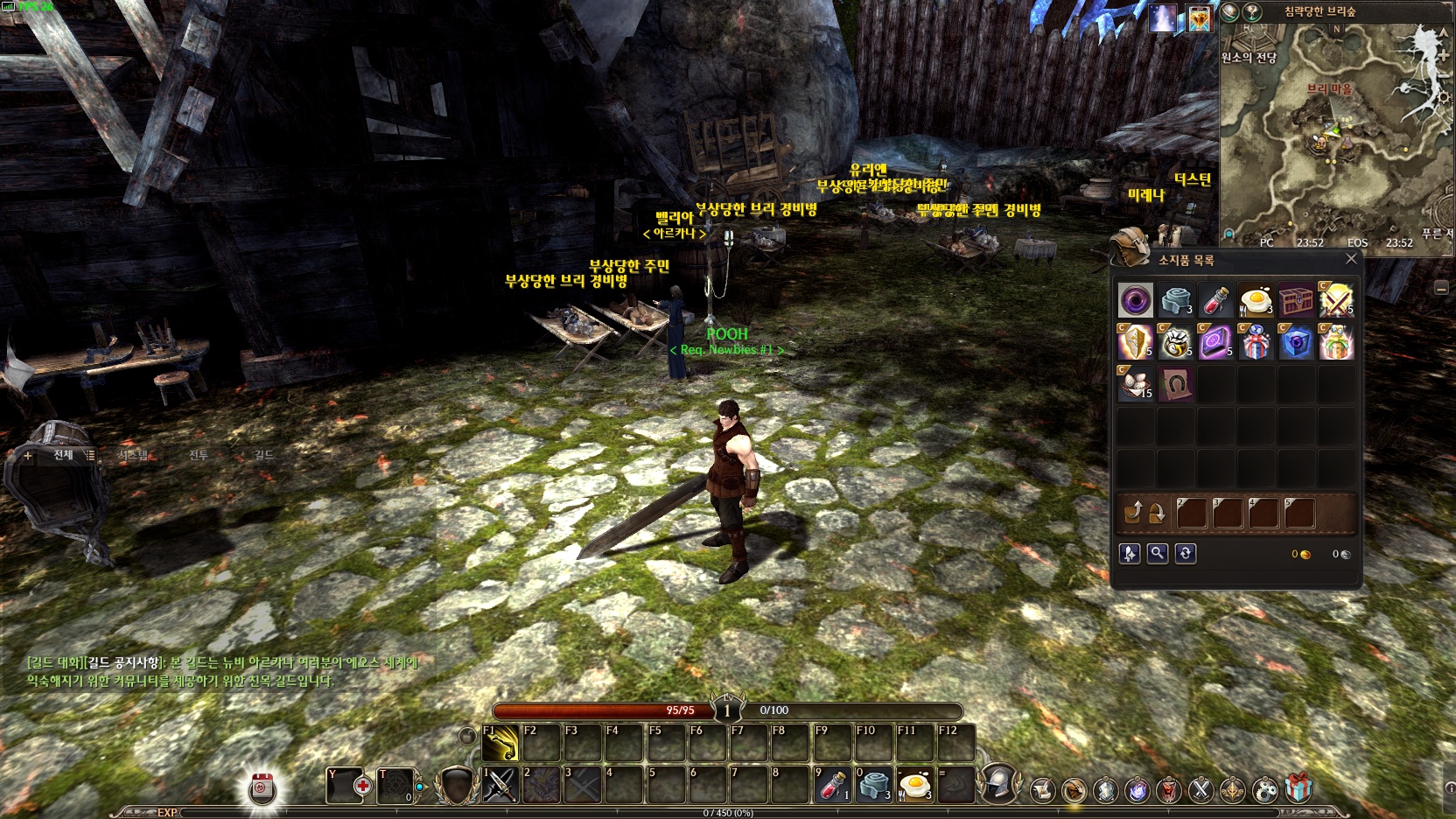
Task: Choose the purple spellbook item
Action: (1215, 342)
